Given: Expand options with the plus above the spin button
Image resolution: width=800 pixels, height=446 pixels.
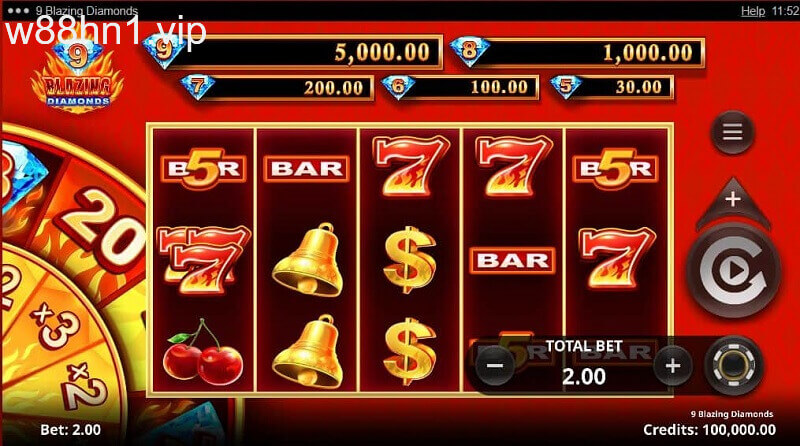Looking at the screenshot, I should coord(732,199).
